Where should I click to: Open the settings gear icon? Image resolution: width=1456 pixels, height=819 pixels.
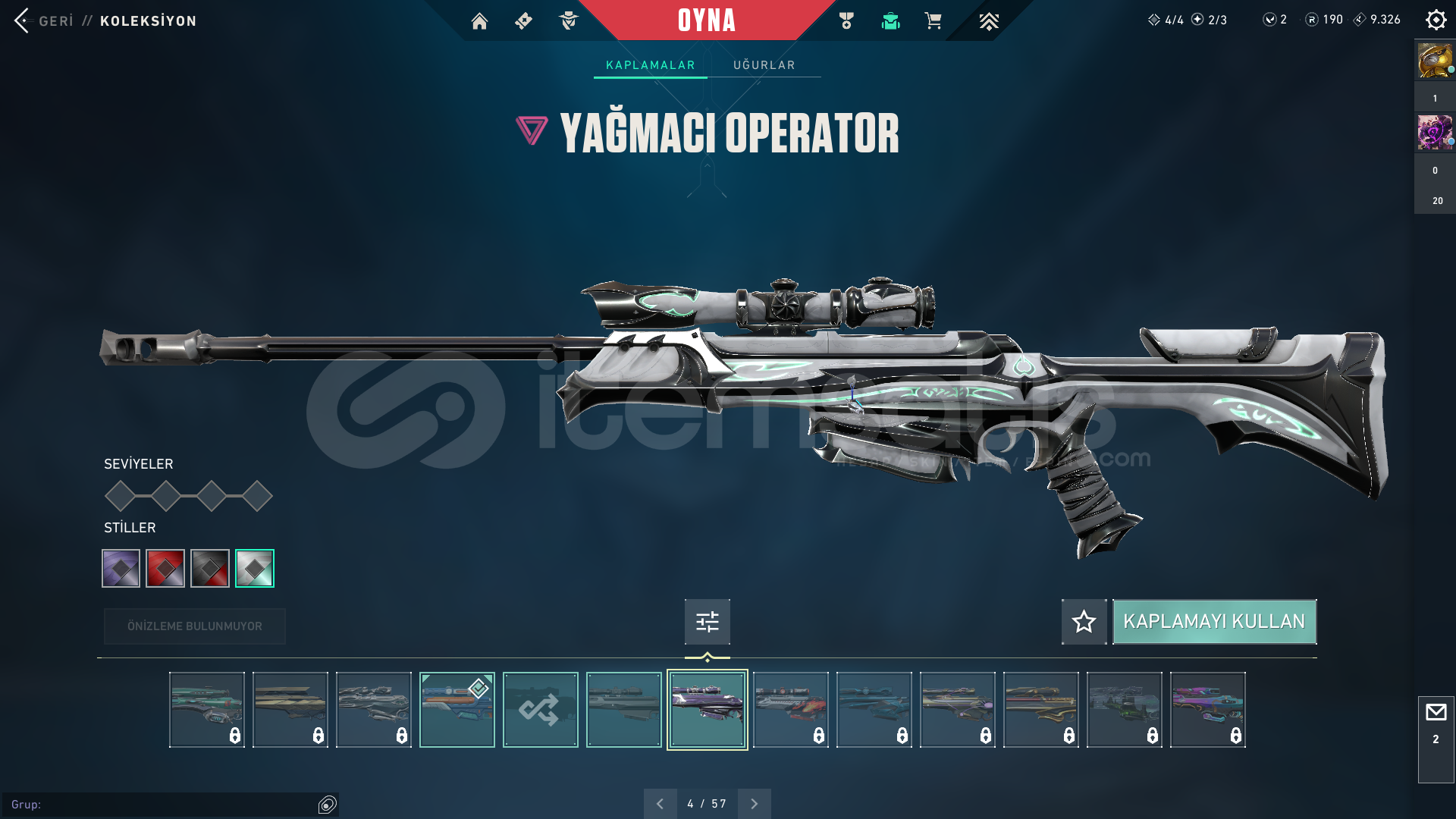(x=1436, y=20)
